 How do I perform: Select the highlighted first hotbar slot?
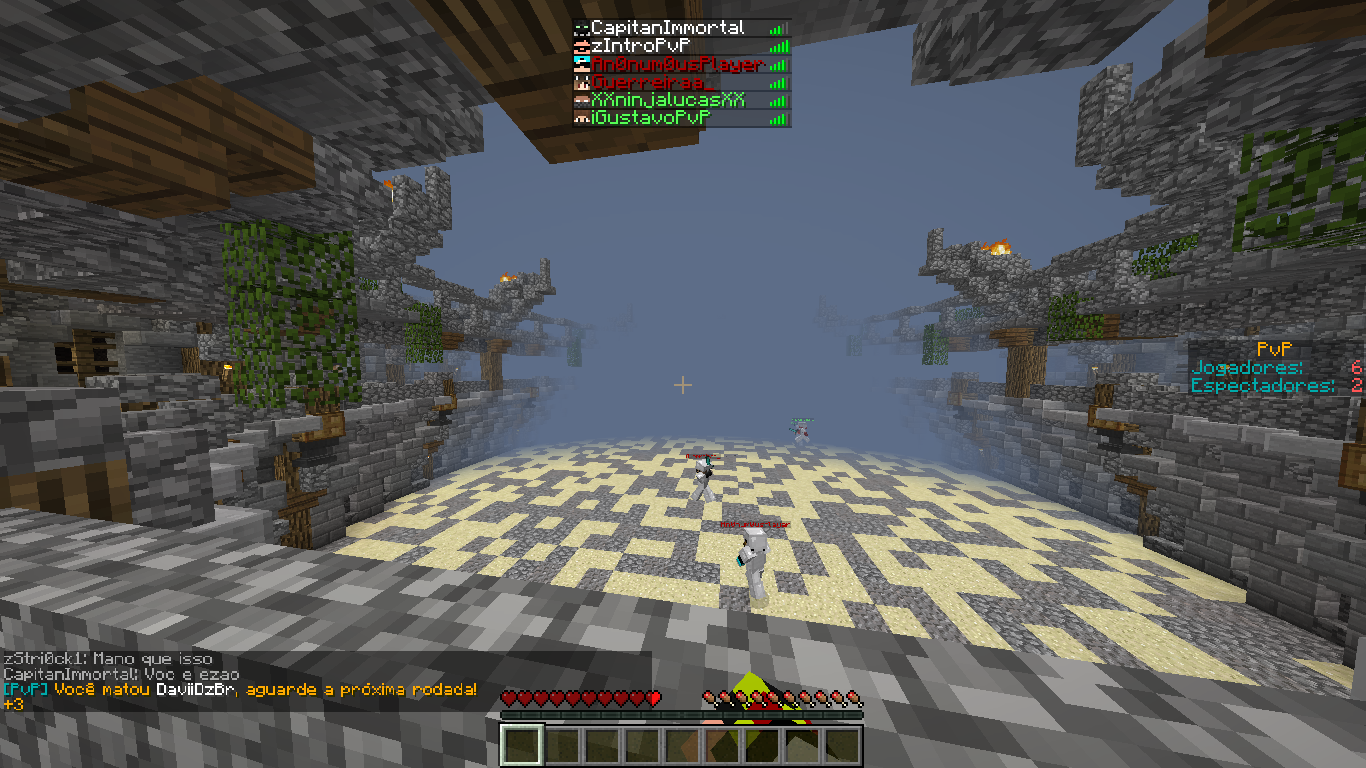click(521, 746)
